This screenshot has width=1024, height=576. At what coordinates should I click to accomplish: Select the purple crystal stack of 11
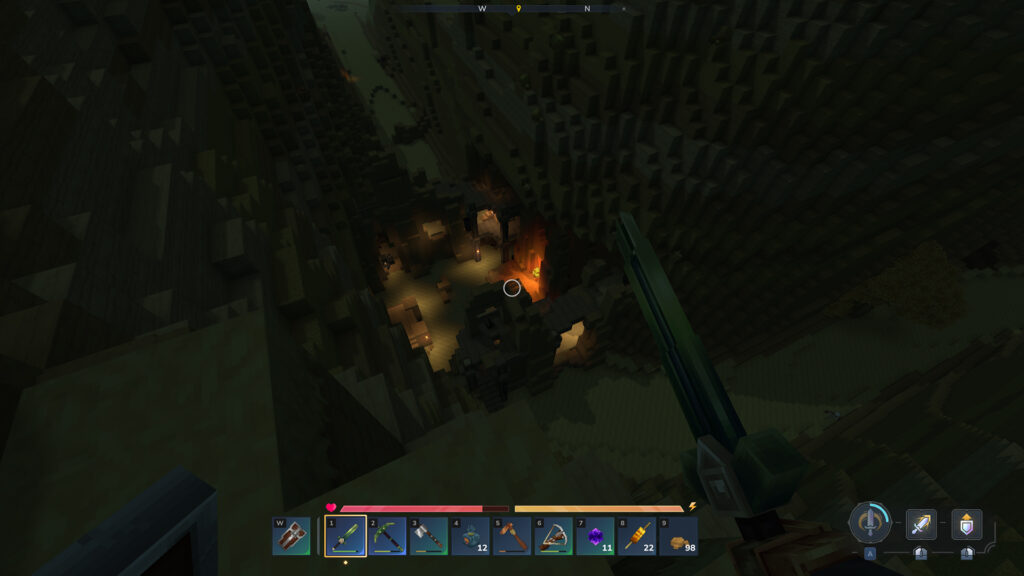tap(595, 537)
